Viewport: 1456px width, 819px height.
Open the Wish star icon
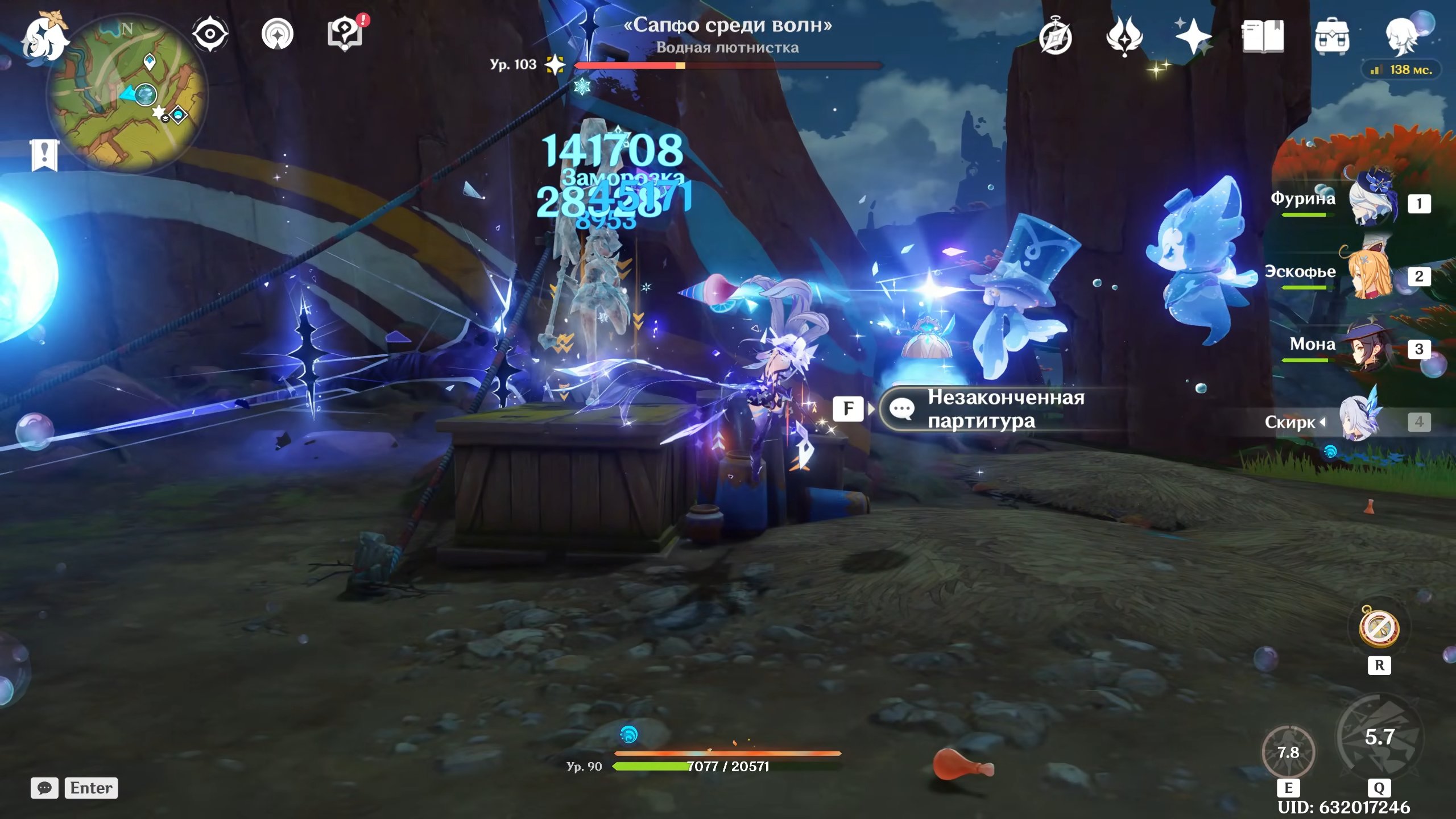(1193, 36)
